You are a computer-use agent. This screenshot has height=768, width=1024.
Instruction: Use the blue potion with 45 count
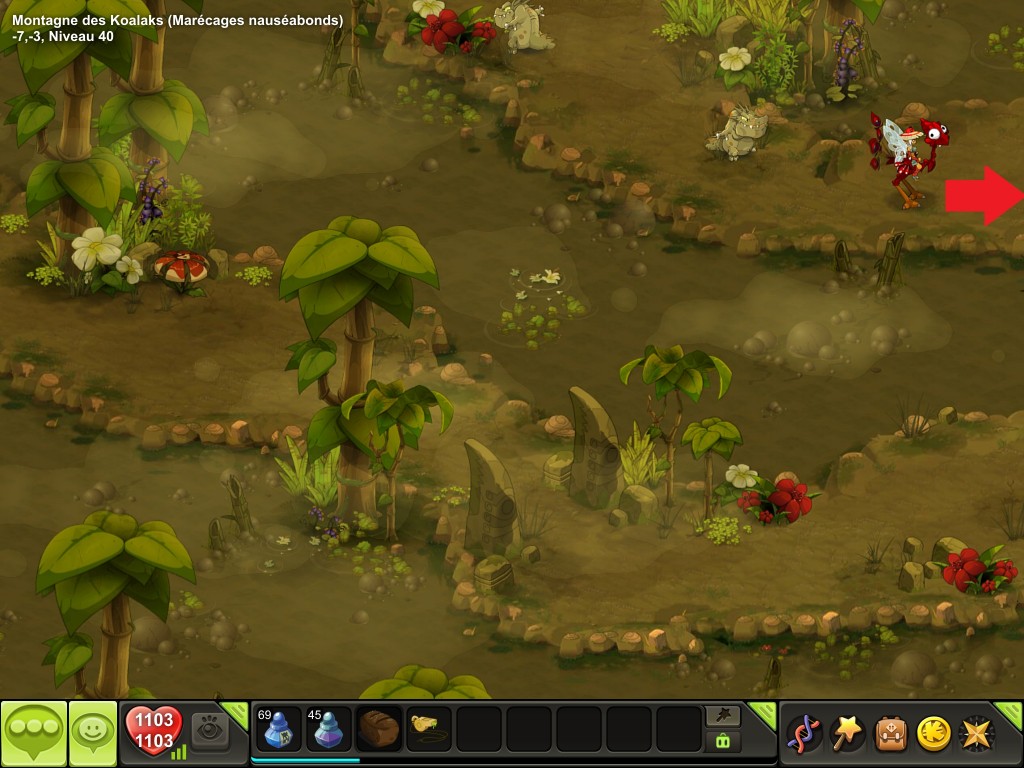[329, 729]
